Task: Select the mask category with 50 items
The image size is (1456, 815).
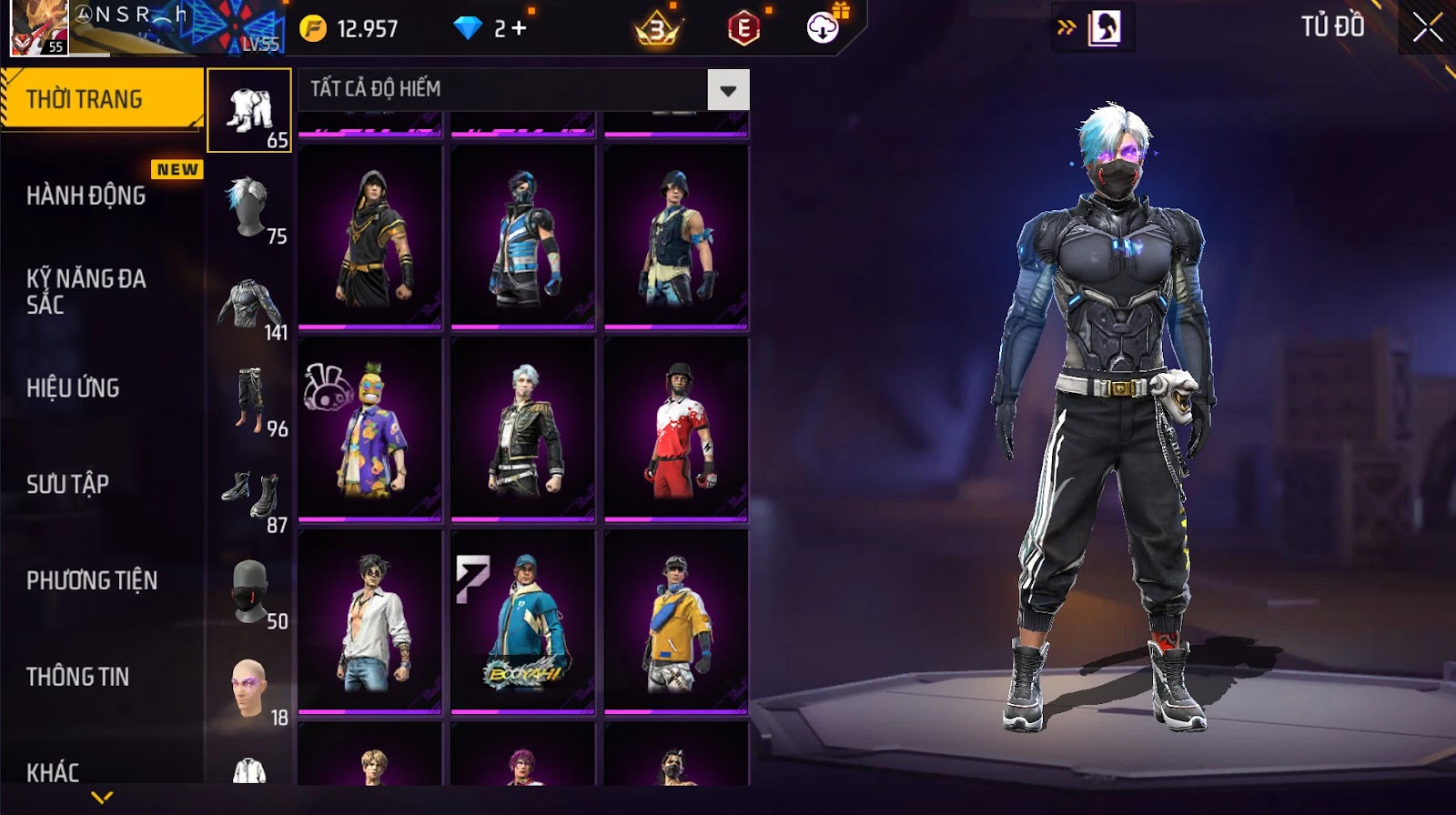Action: click(249, 593)
